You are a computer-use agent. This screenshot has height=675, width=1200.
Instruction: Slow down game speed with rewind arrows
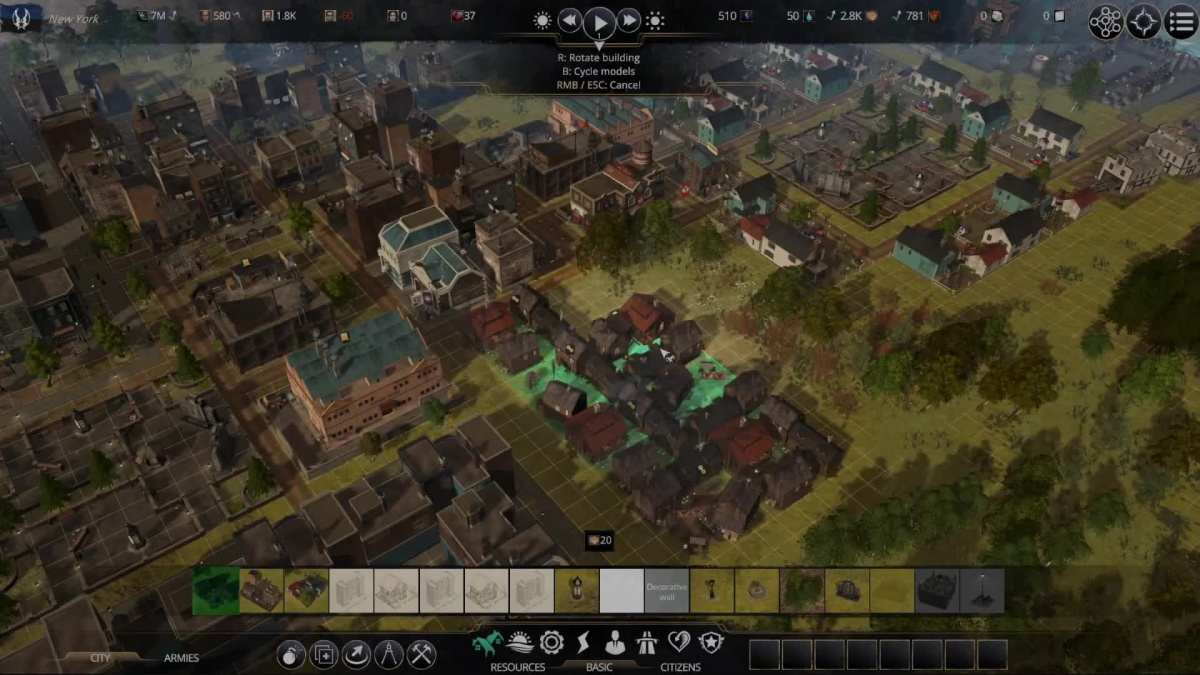[x=569, y=21]
